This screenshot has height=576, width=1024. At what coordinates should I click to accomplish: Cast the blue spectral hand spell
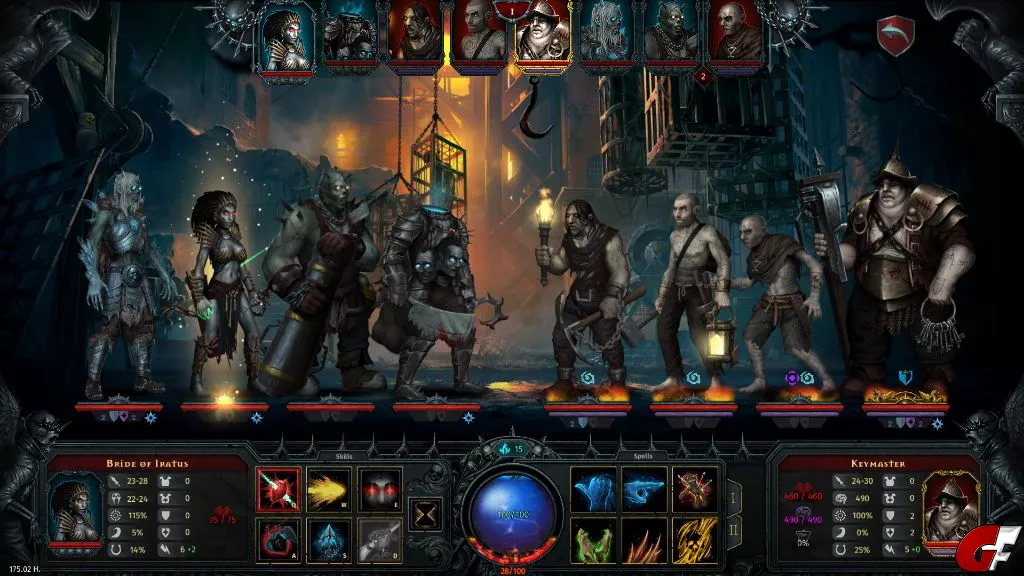pos(593,489)
